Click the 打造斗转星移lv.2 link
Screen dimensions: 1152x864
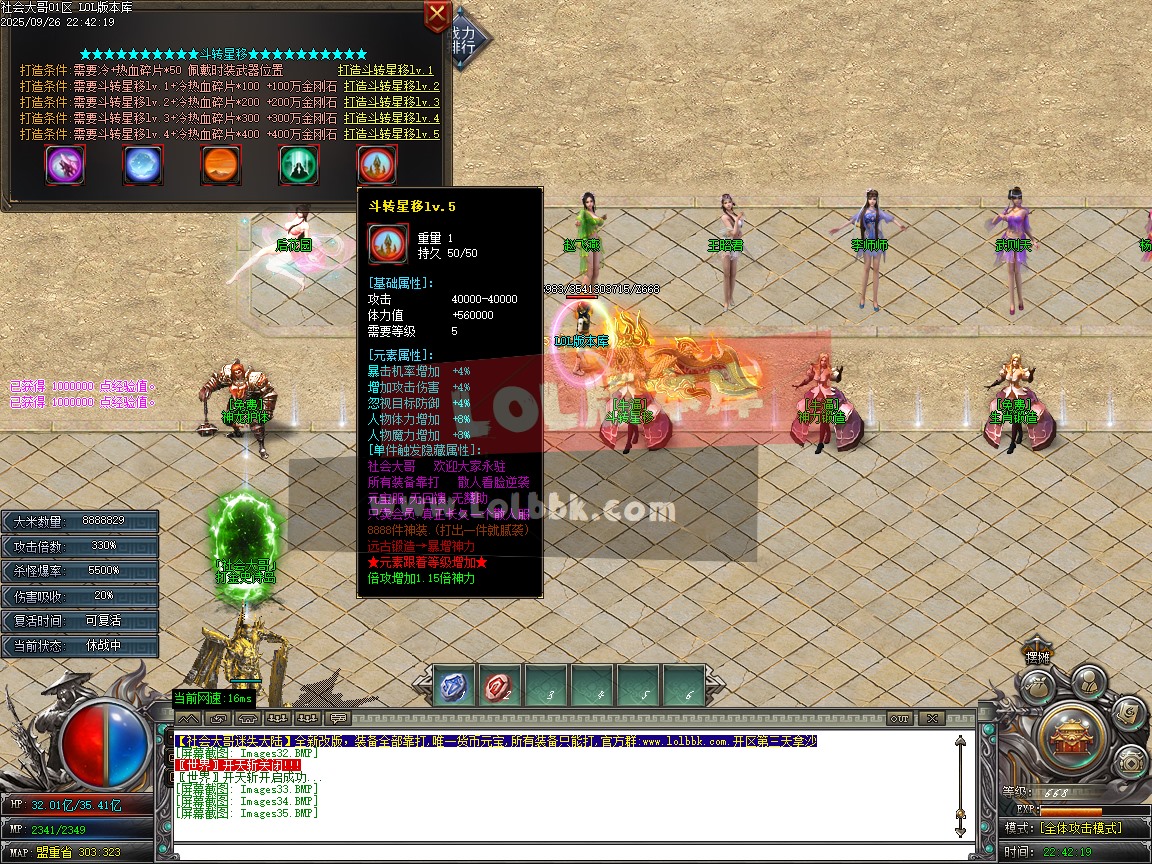pyautogui.click(x=391, y=86)
